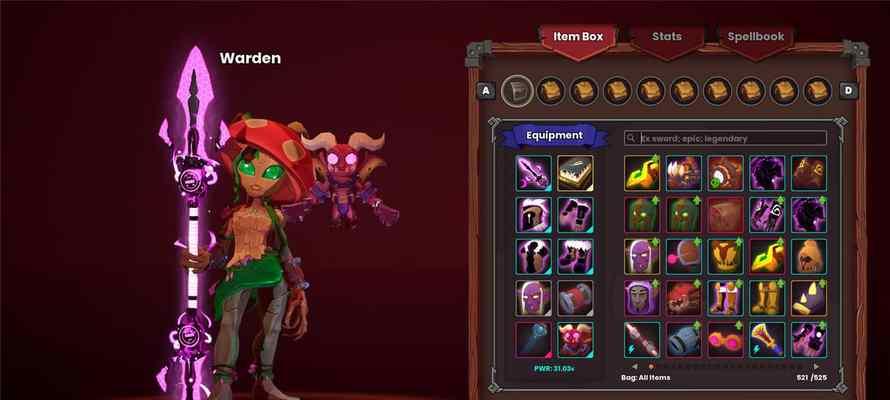Select the equipped purple sword slot
890x400 pixels.
coord(533,172)
